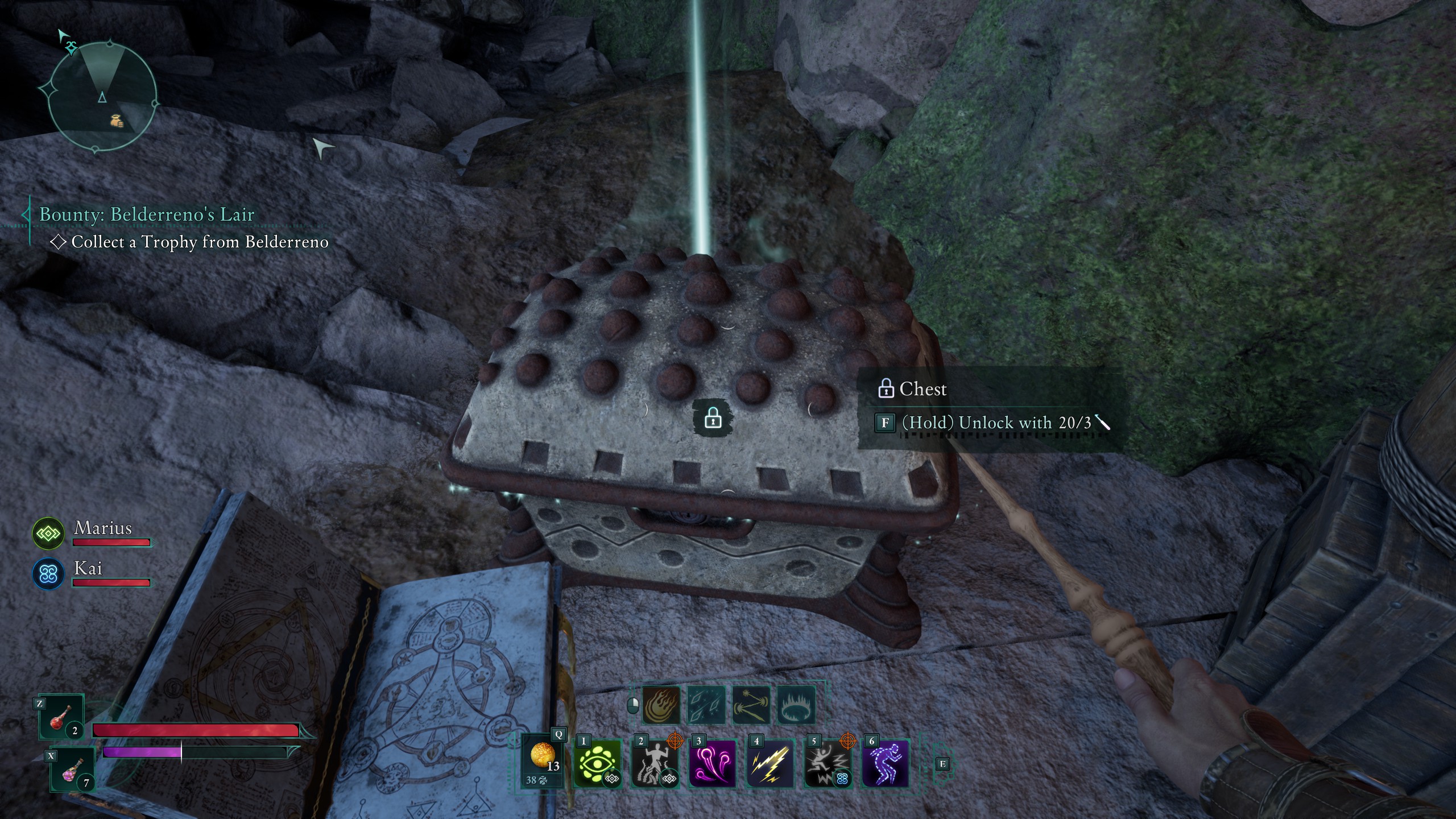Screen dimensions: 1456x819
Task: Select the Belderreno's Lair bounty tracker
Action: click(147, 214)
